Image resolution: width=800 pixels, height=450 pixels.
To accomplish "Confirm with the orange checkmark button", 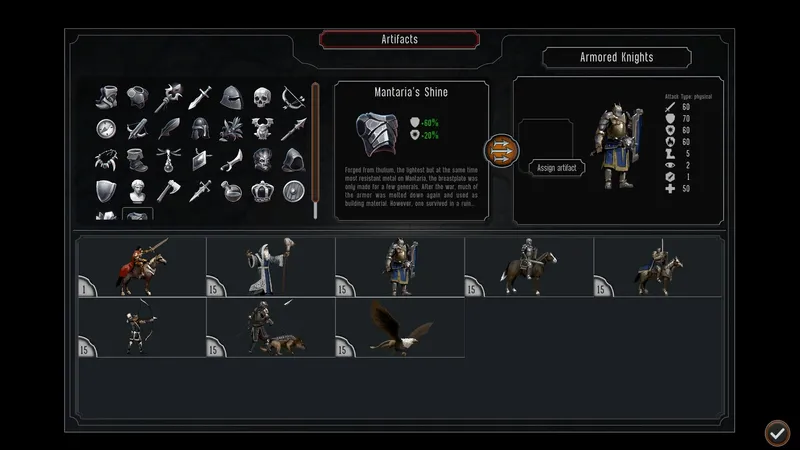I will (777, 432).
